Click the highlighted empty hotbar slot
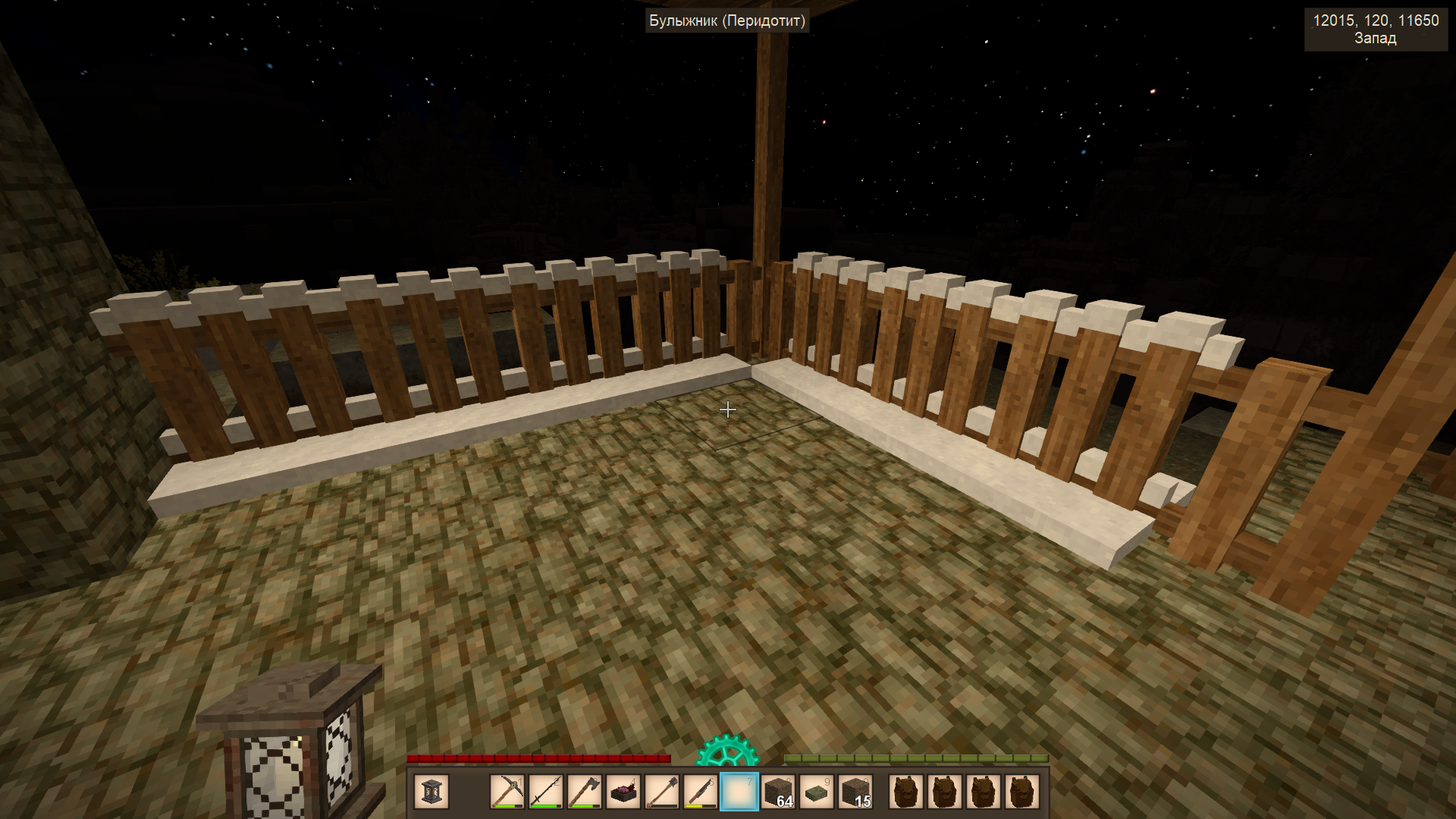The image size is (1456, 819). pos(739,792)
